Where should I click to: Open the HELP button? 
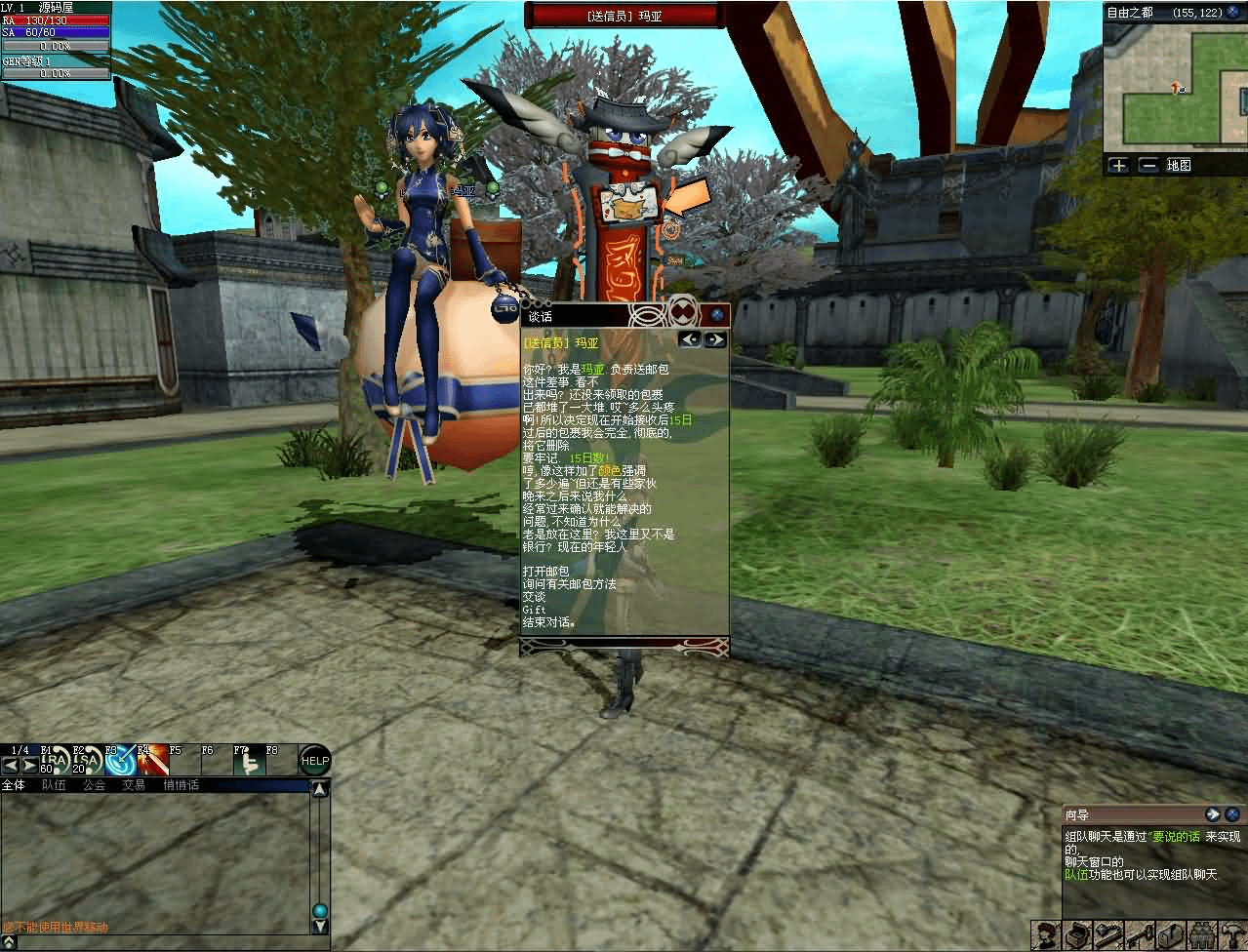[x=314, y=761]
